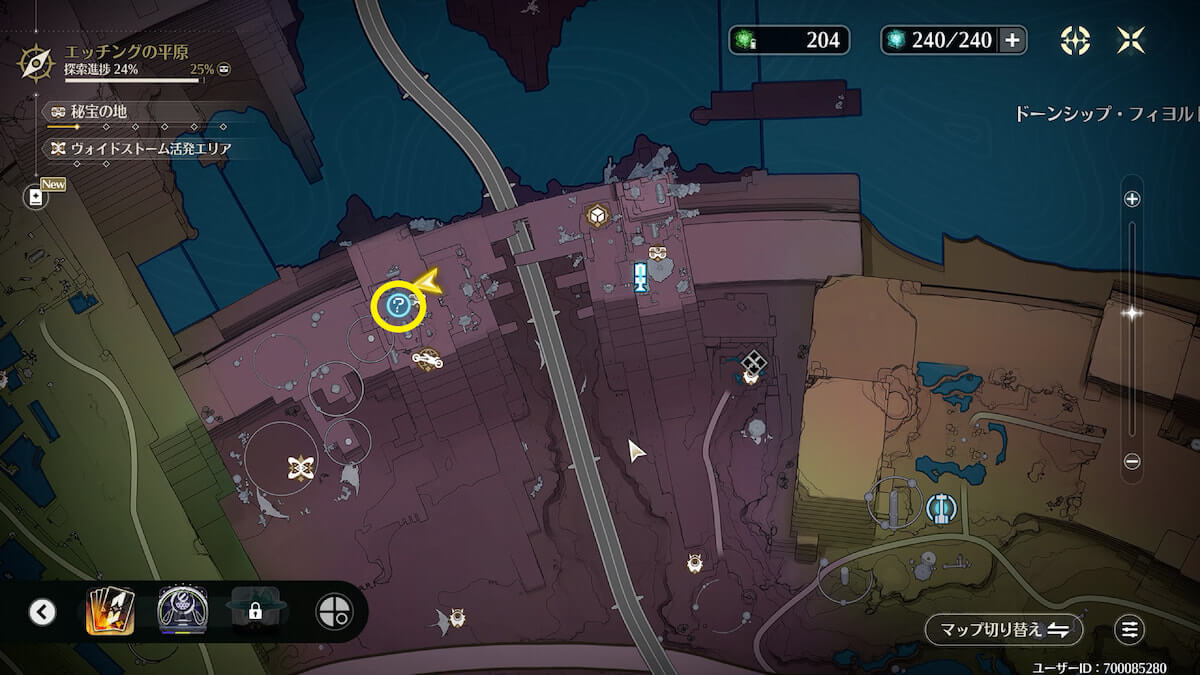Click the map zoom-out minus button

(1132, 461)
